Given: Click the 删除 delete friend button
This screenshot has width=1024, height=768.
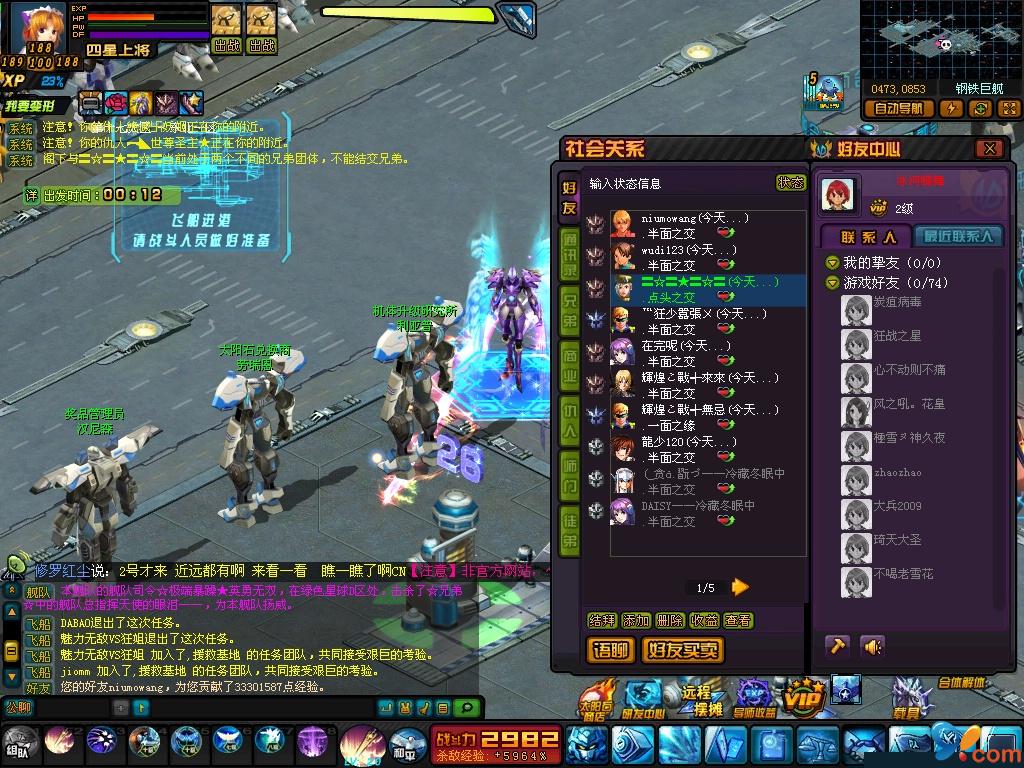Looking at the screenshot, I should click(x=670, y=621).
